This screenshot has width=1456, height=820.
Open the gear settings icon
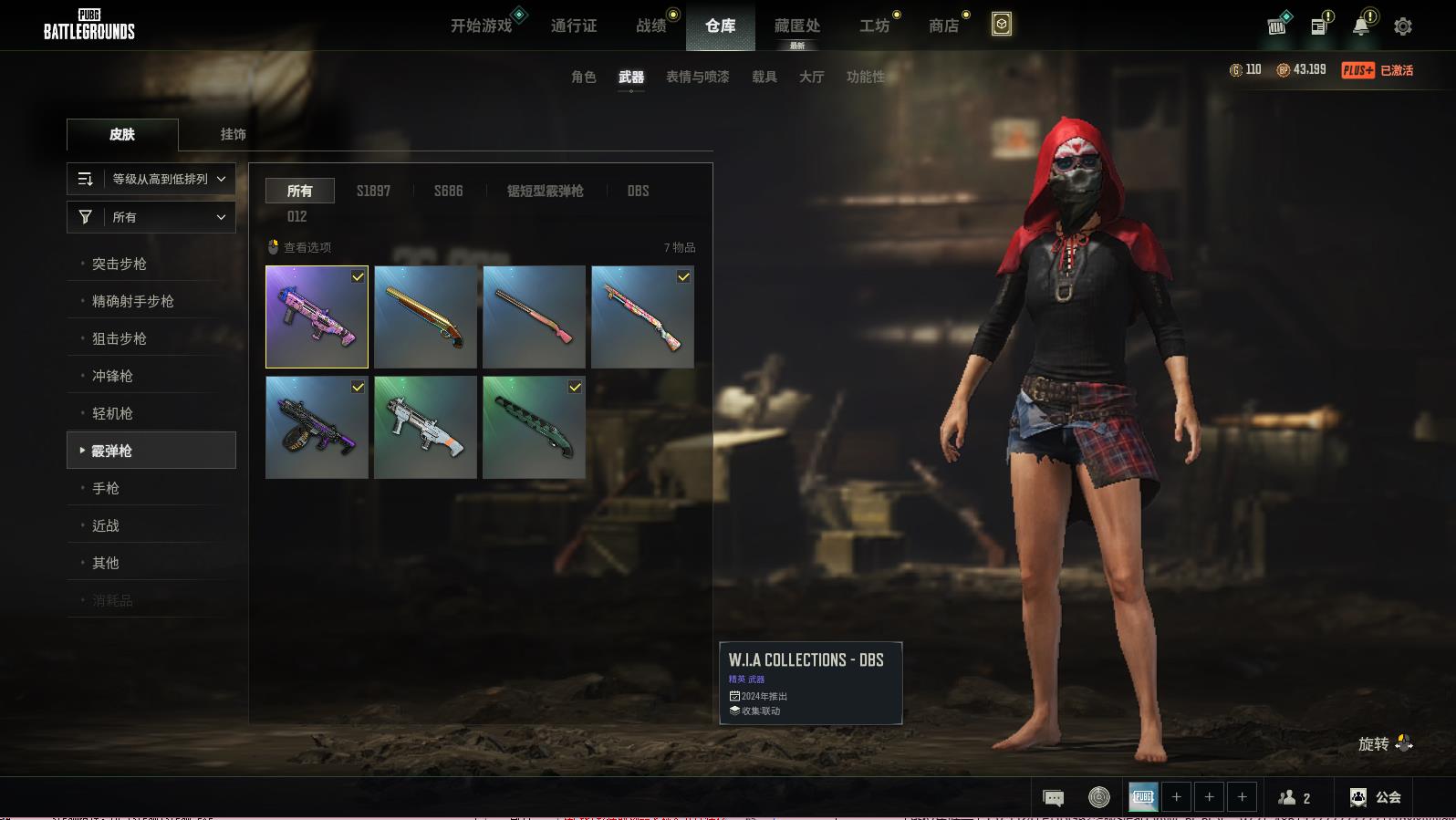click(1402, 26)
